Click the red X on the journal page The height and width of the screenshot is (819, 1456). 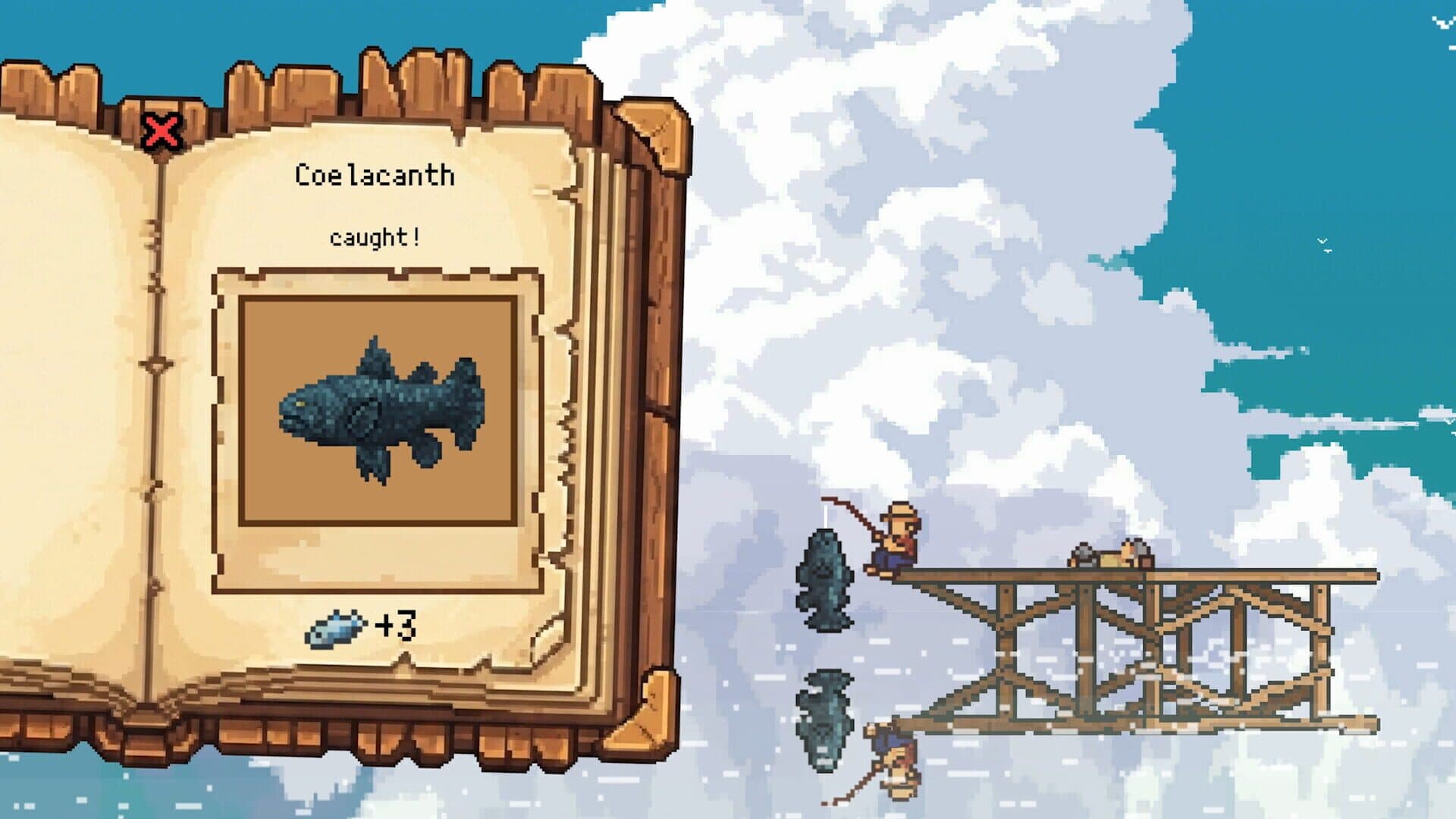pyautogui.click(x=162, y=130)
